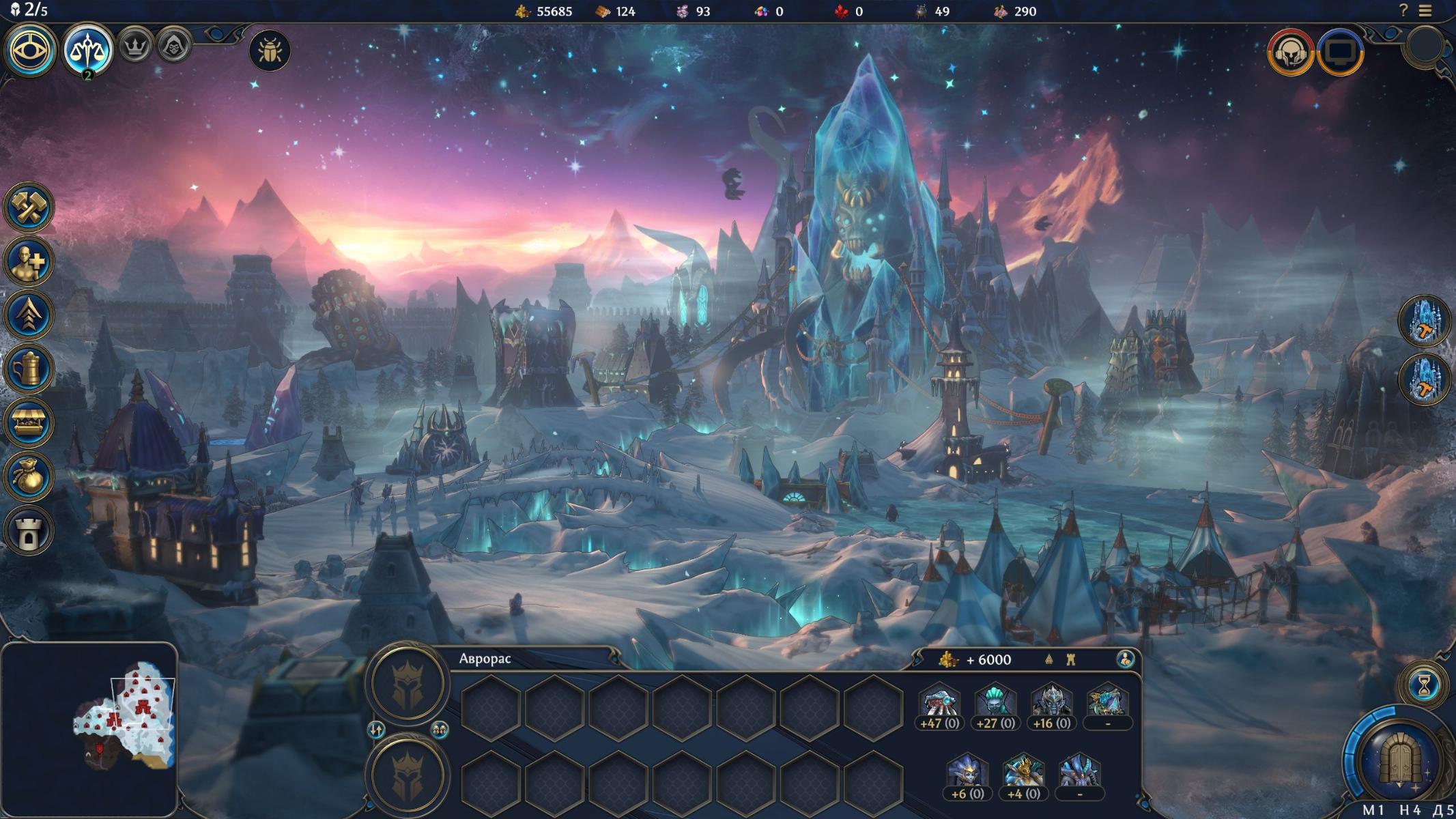Click the monitor screen icon

(x=1341, y=52)
